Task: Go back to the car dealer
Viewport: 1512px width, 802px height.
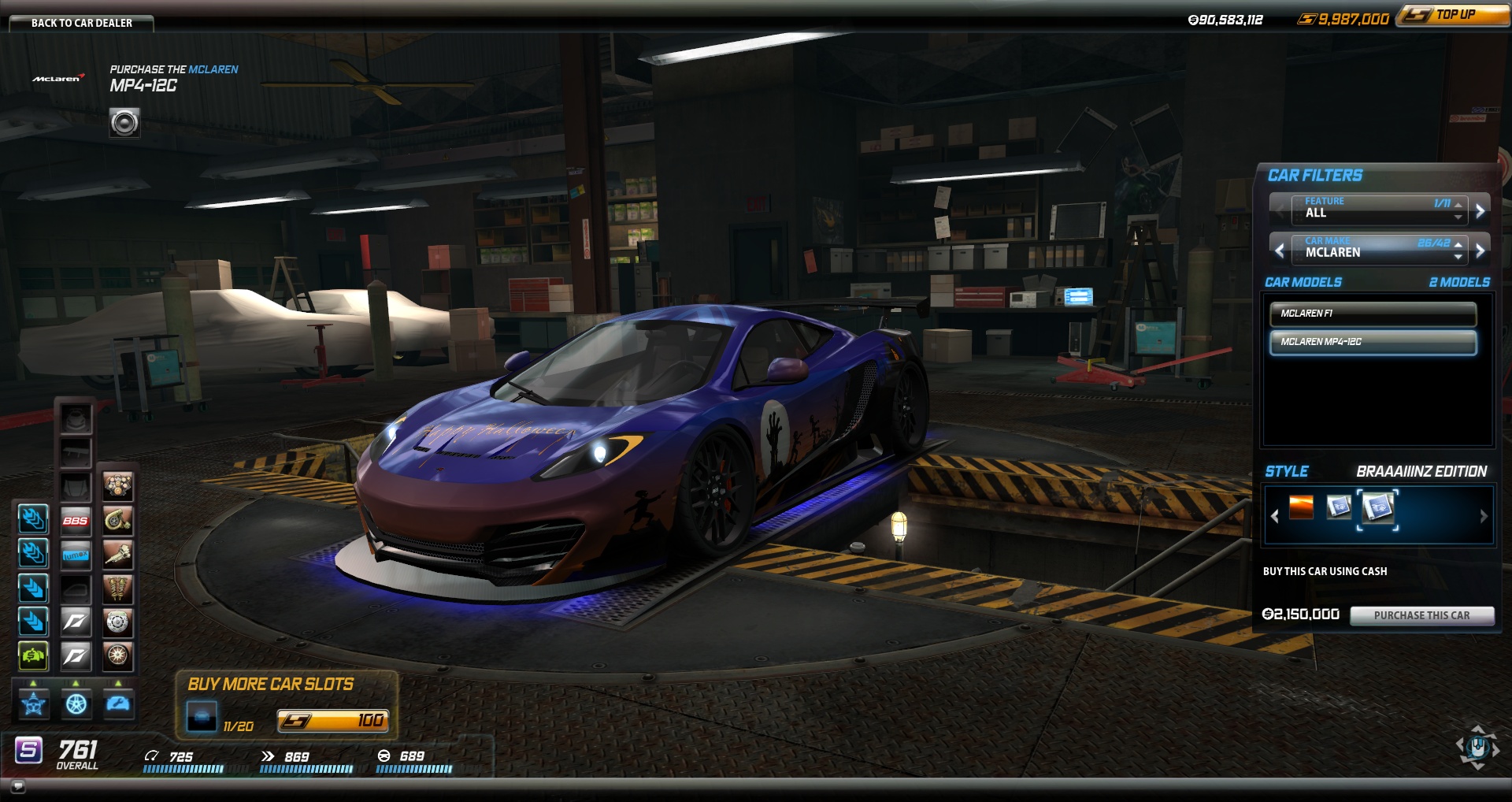Action: coord(81,23)
